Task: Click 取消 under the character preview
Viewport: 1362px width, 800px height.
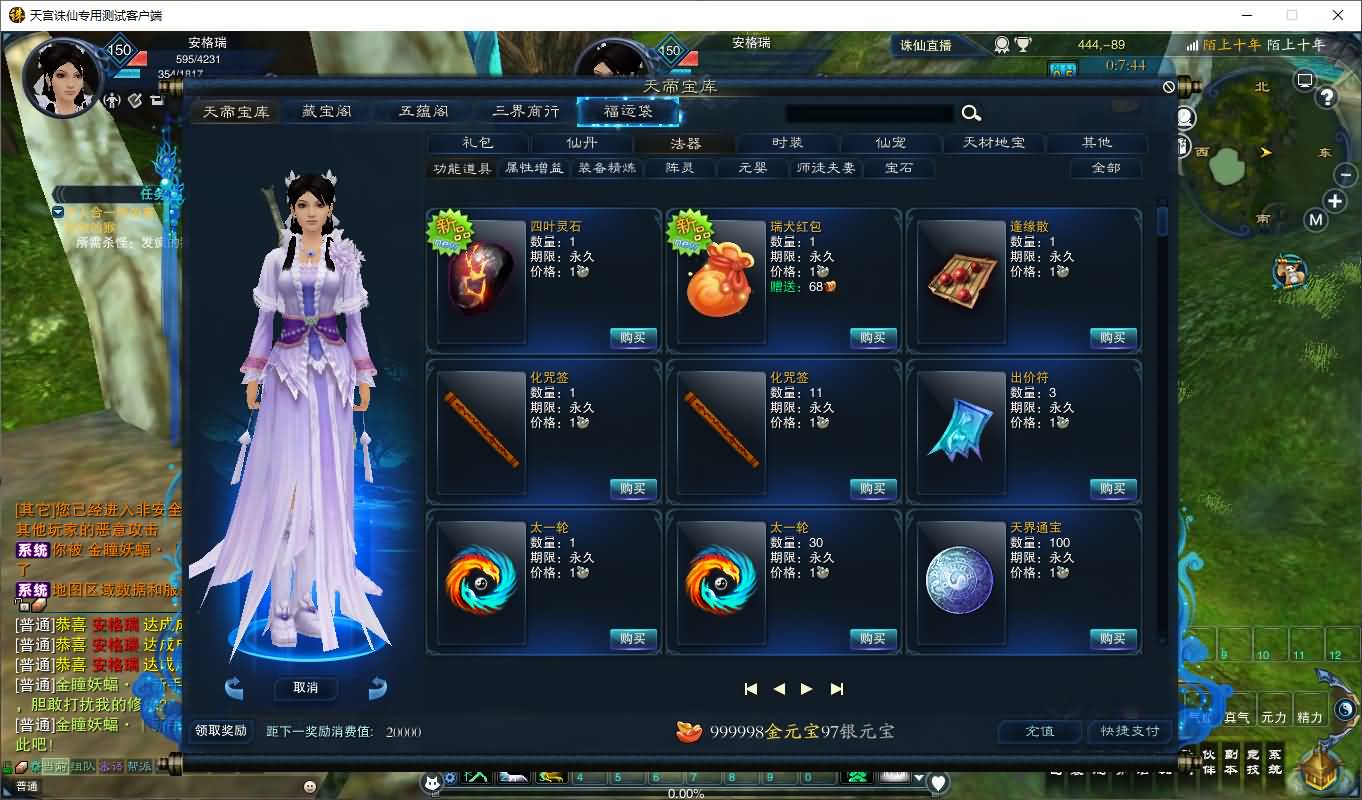Action: (305, 688)
